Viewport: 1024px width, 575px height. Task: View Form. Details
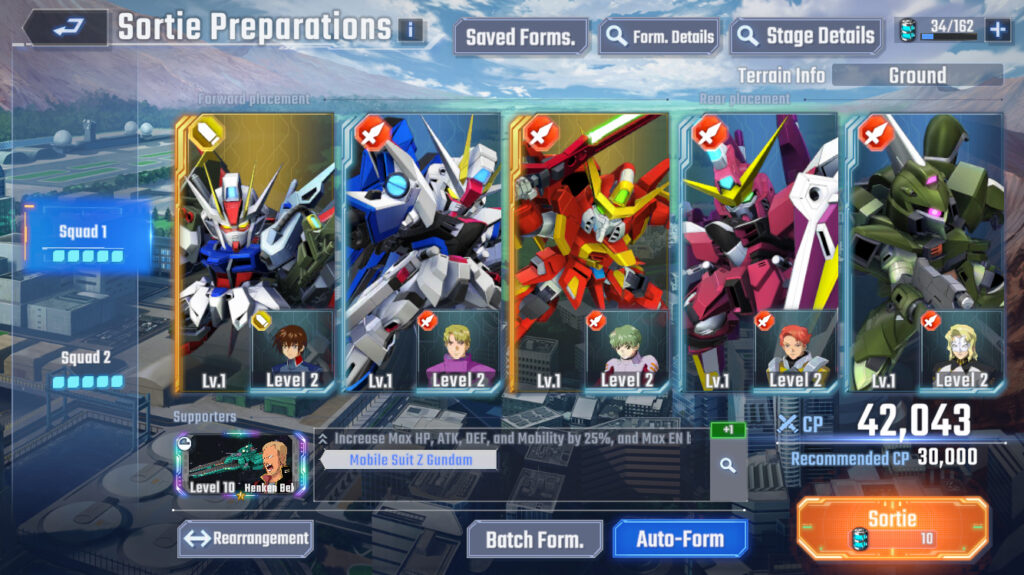pos(660,38)
